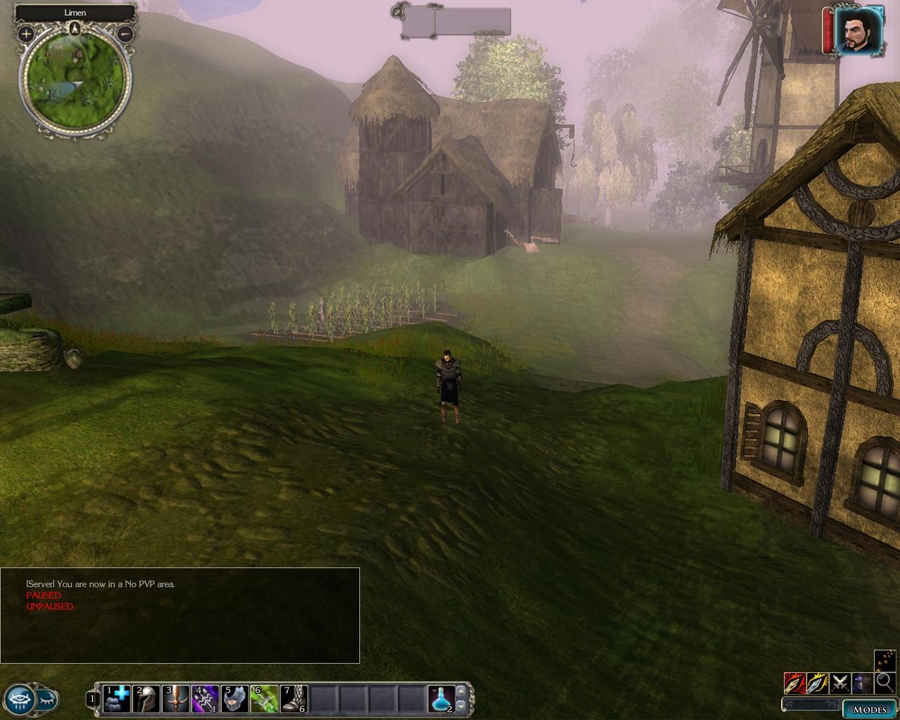Open the Modes panel

[869, 709]
